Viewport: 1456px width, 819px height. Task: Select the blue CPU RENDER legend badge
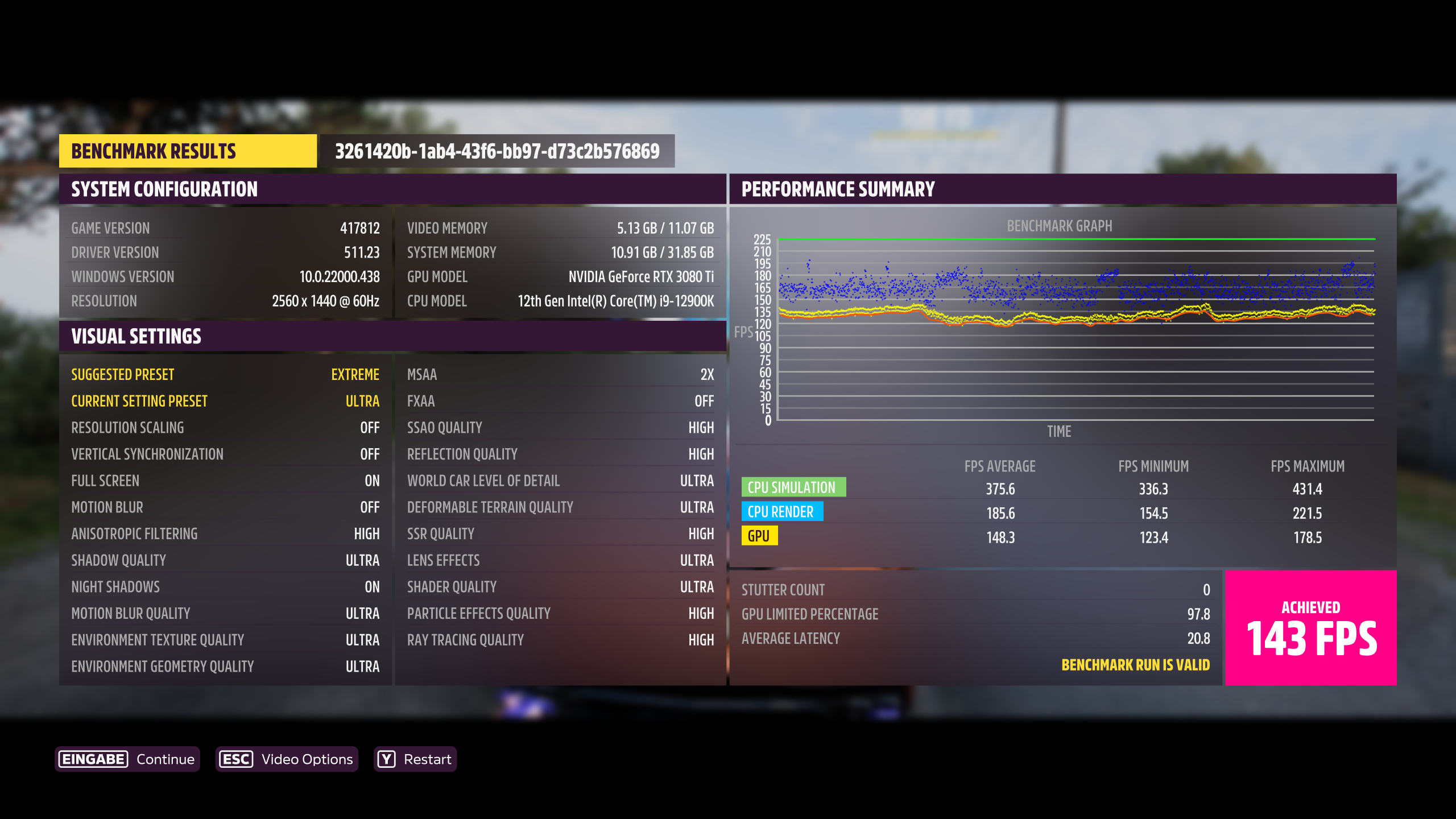(781, 511)
